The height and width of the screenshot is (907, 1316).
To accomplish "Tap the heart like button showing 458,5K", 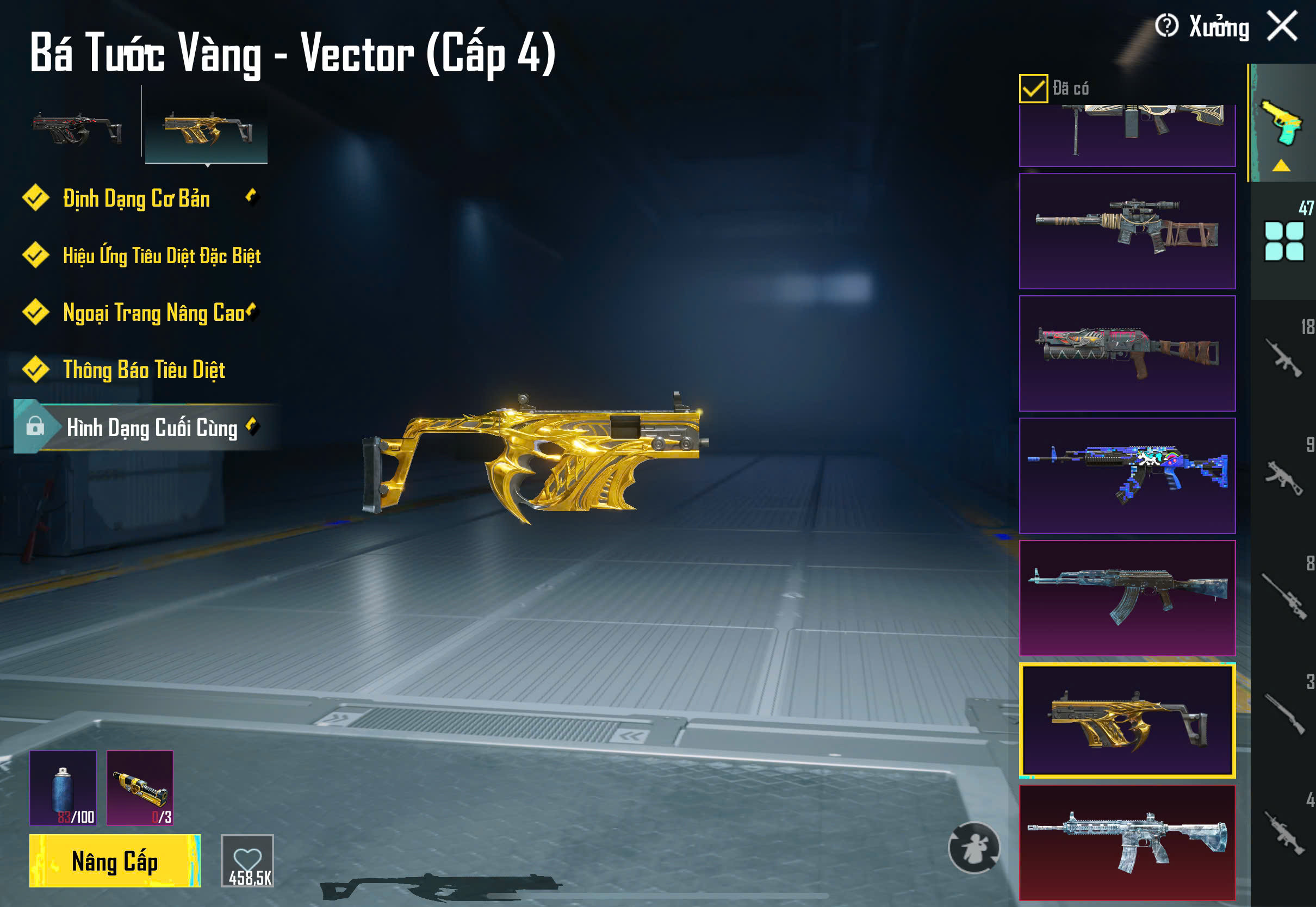I will click(247, 860).
